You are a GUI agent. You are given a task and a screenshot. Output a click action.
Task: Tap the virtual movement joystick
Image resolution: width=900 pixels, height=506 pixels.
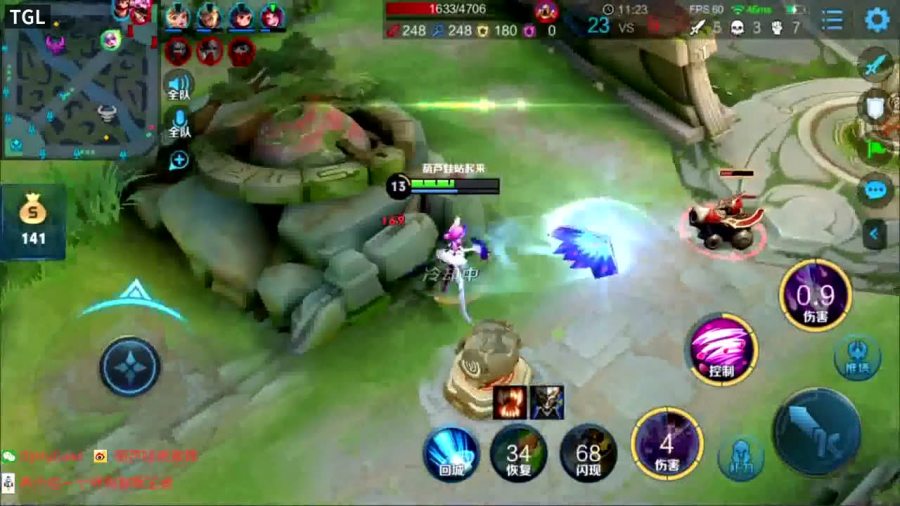130,367
